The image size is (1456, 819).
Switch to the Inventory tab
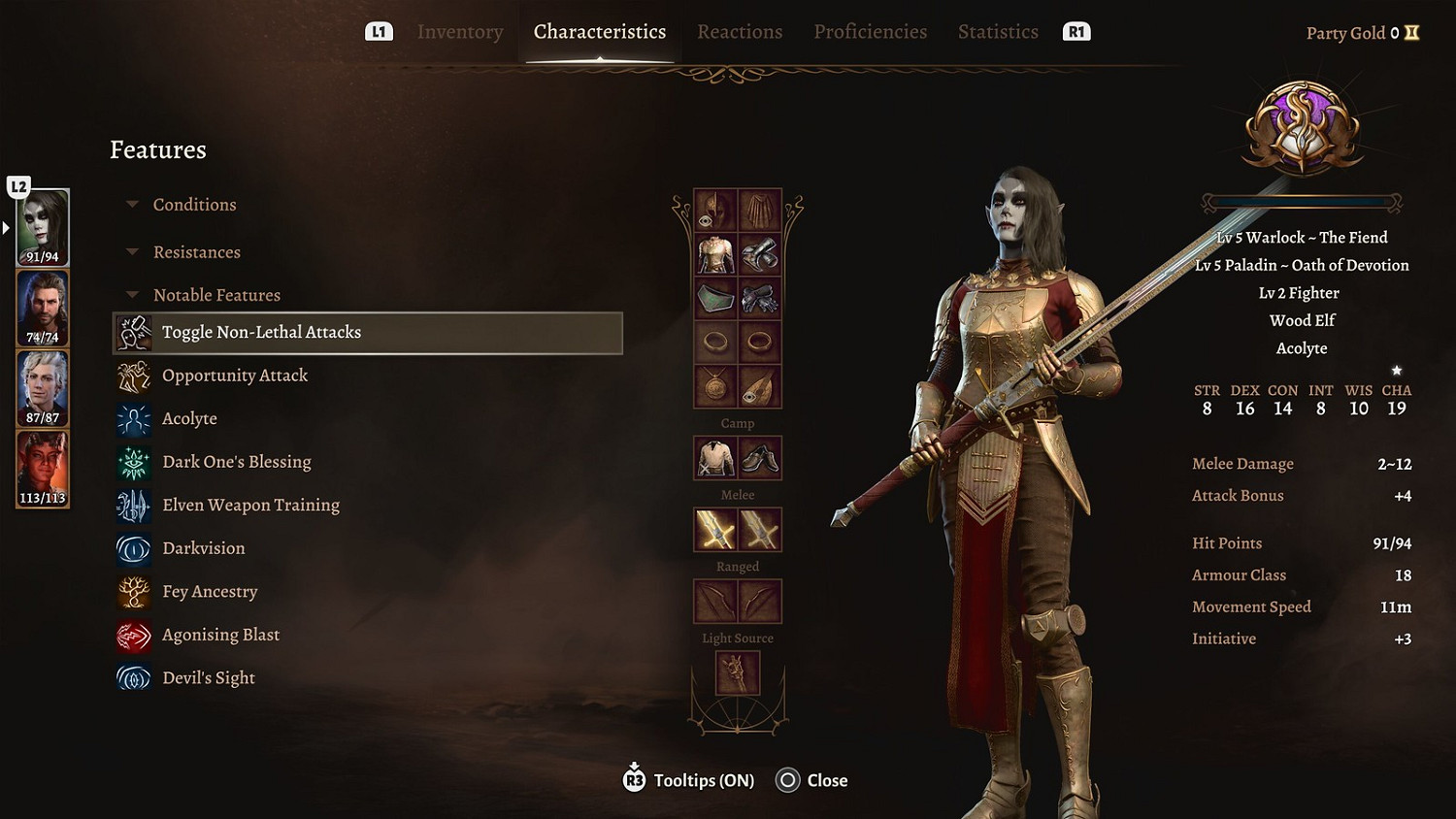pyautogui.click(x=460, y=32)
